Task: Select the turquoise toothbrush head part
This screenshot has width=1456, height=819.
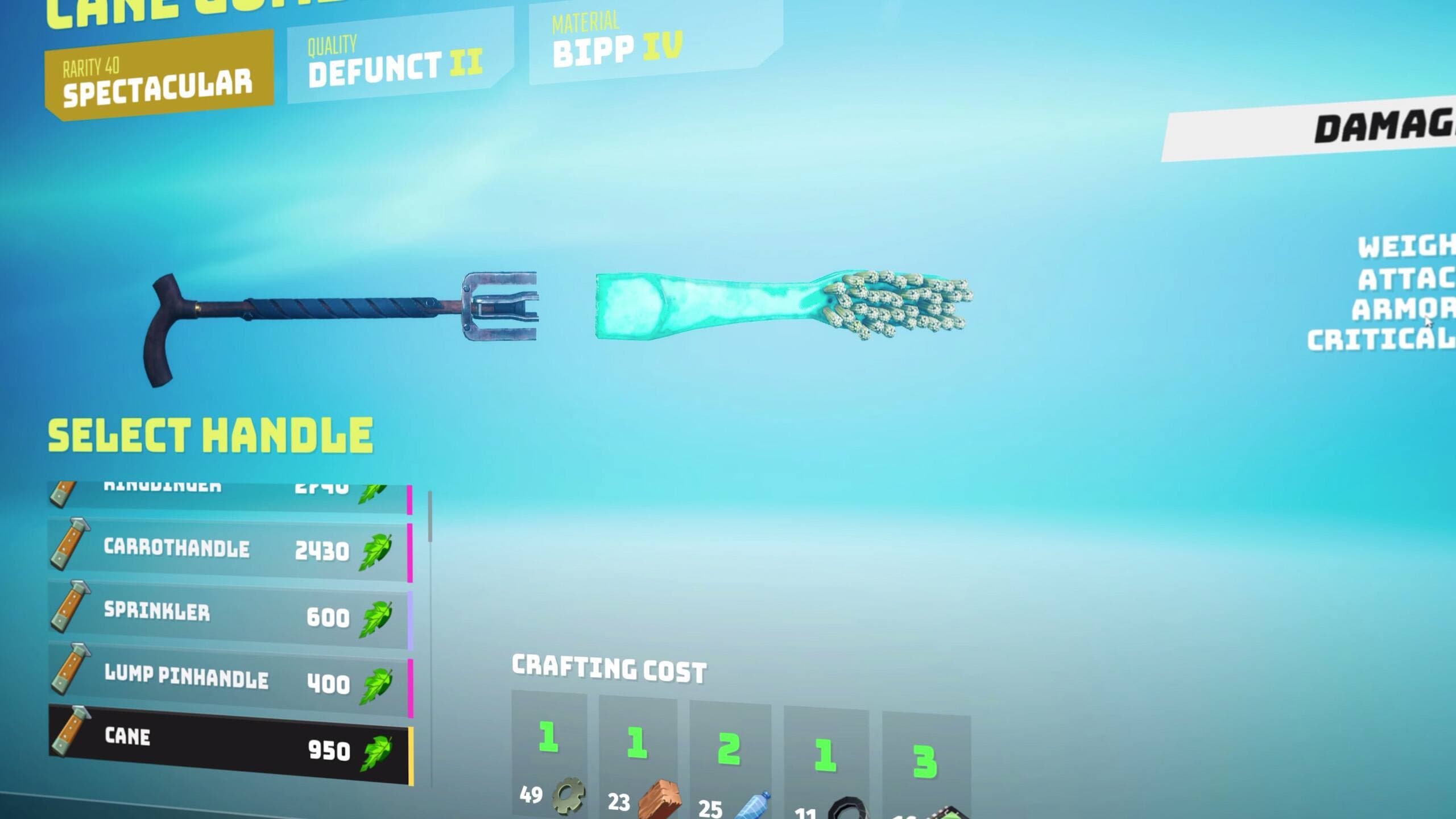Action: [x=779, y=304]
